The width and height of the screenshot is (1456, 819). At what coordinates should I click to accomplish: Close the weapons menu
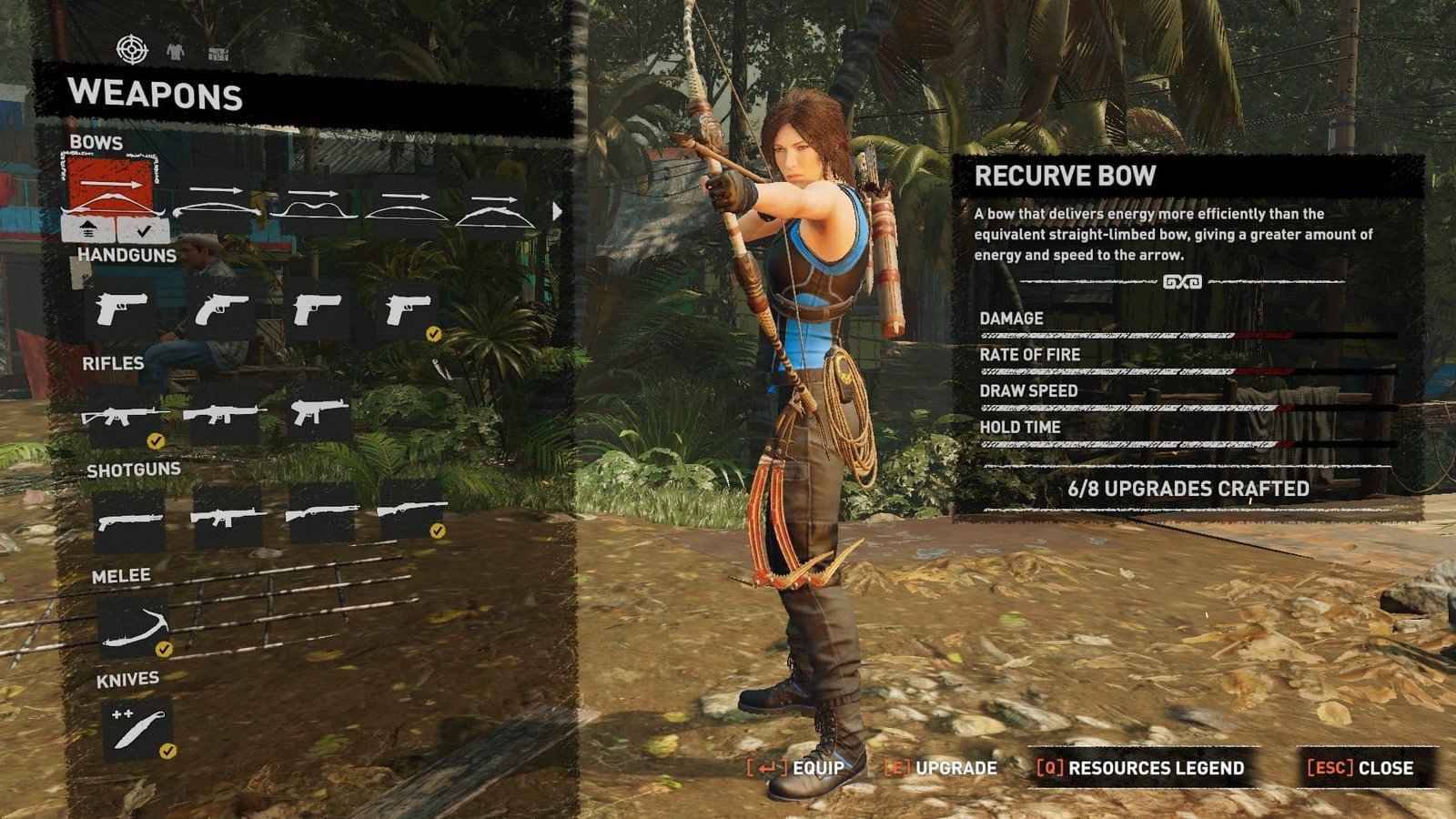(1361, 768)
